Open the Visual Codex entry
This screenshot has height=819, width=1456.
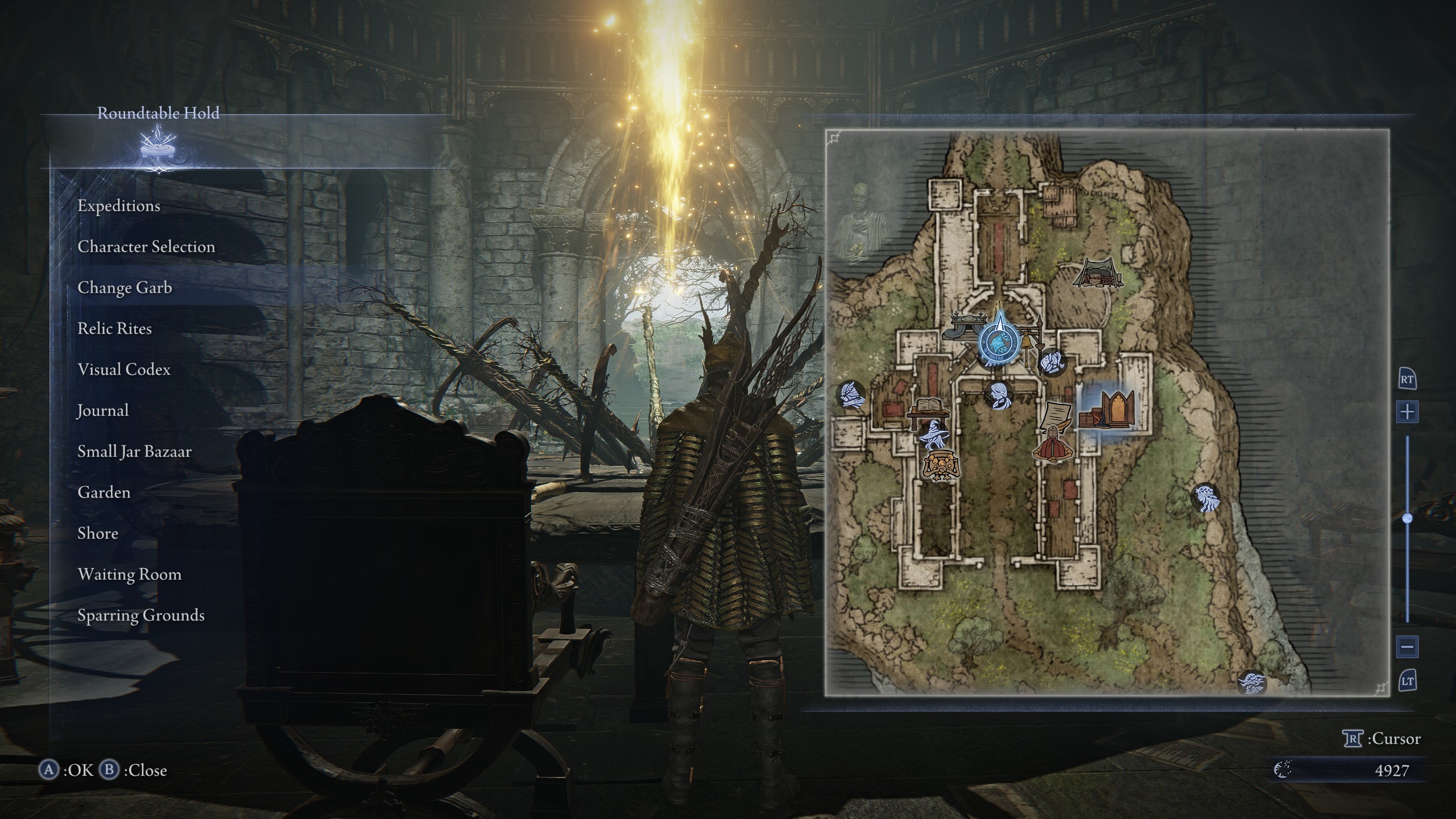coord(124,370)
